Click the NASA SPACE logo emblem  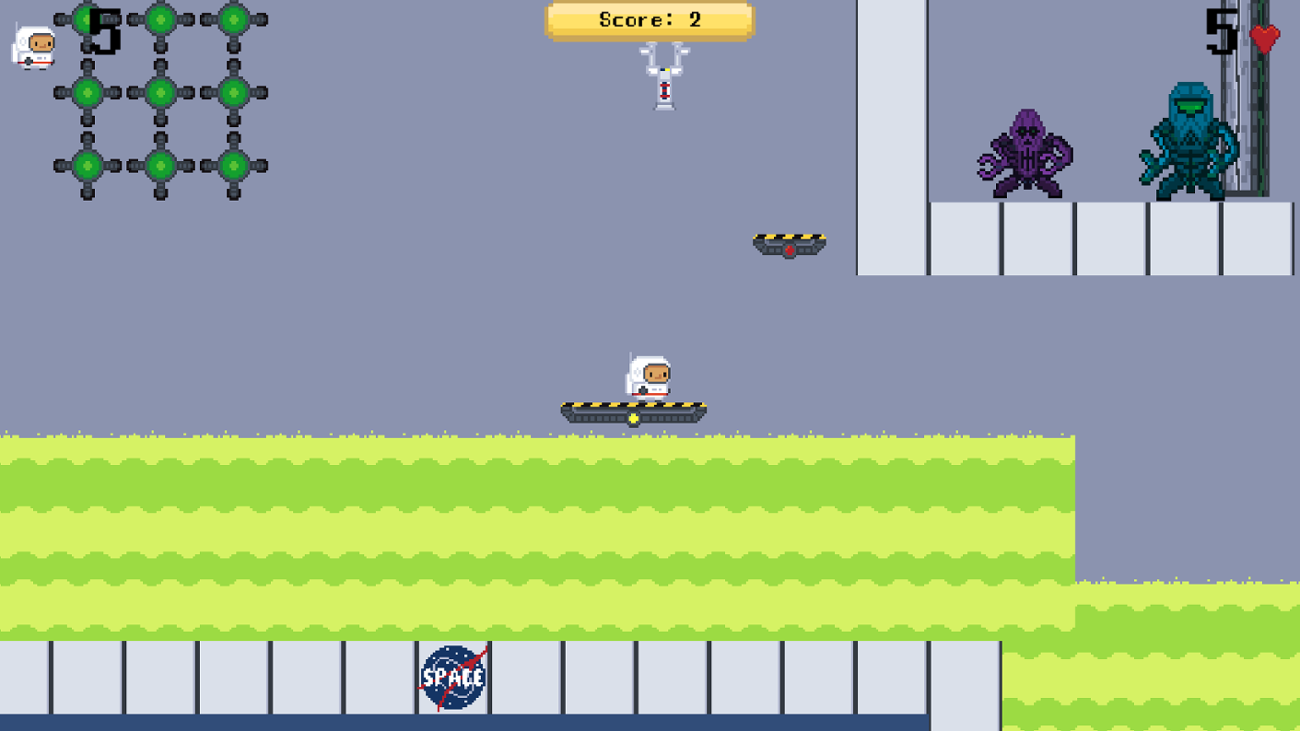coord(453,676)
